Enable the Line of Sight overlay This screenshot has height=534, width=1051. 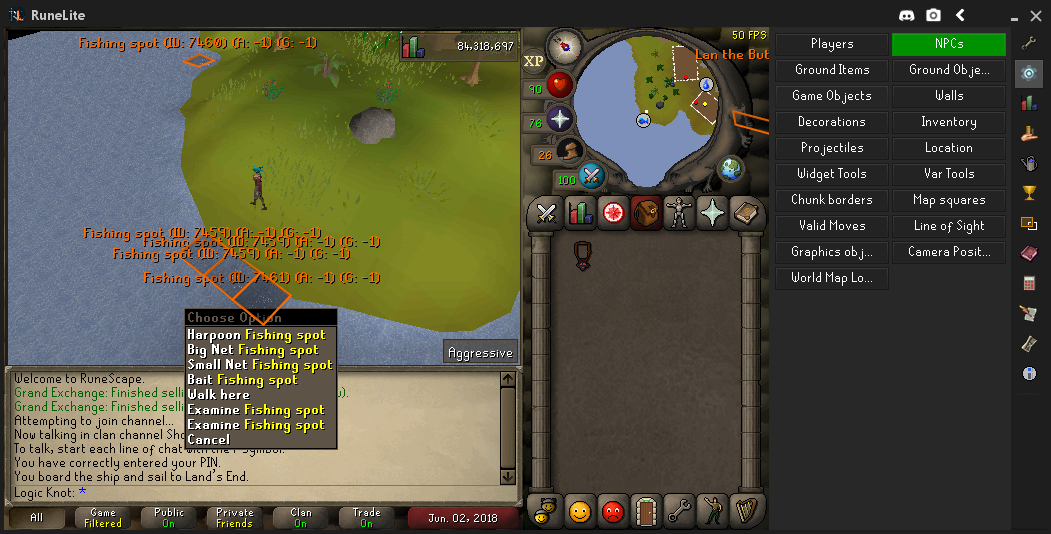click(948, 226)
